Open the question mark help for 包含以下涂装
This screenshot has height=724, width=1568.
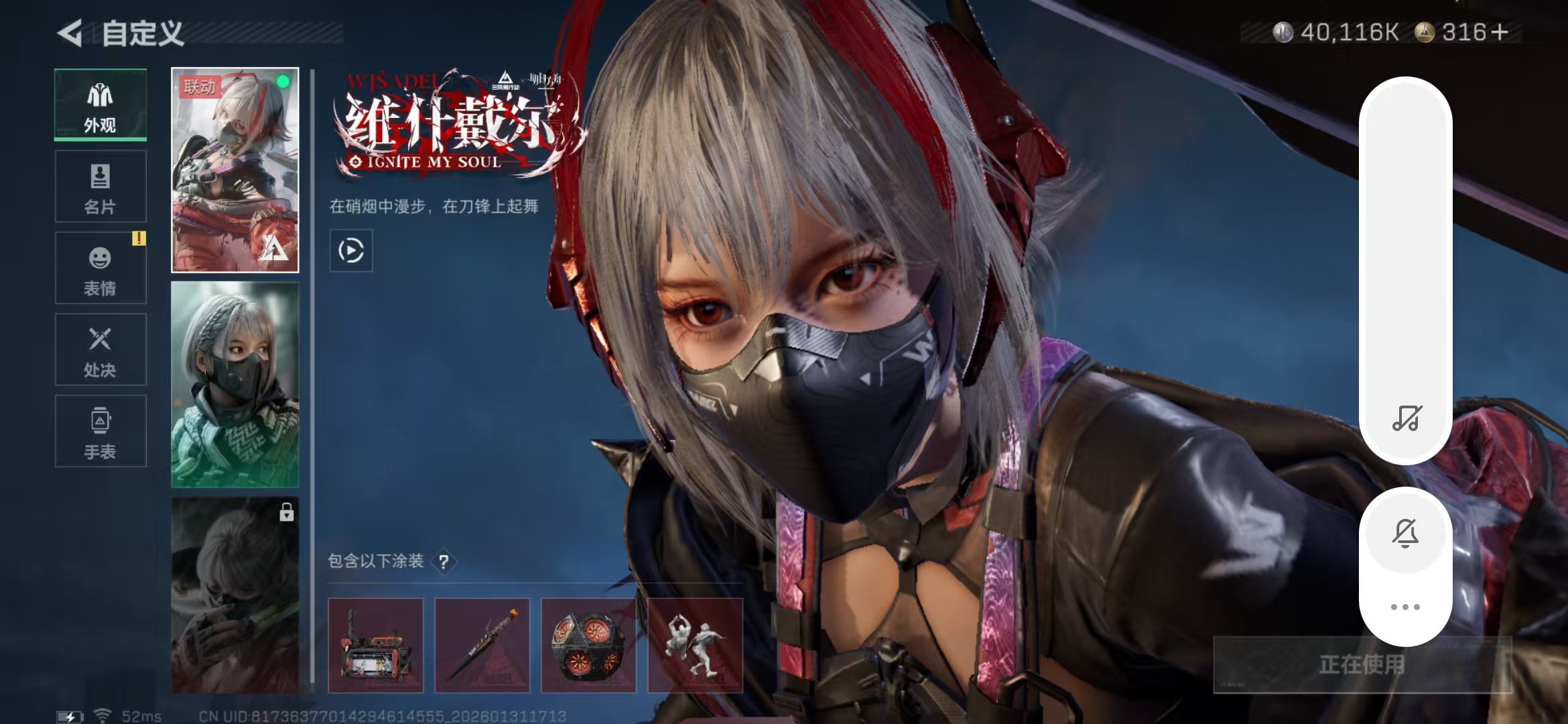[444, 562]
